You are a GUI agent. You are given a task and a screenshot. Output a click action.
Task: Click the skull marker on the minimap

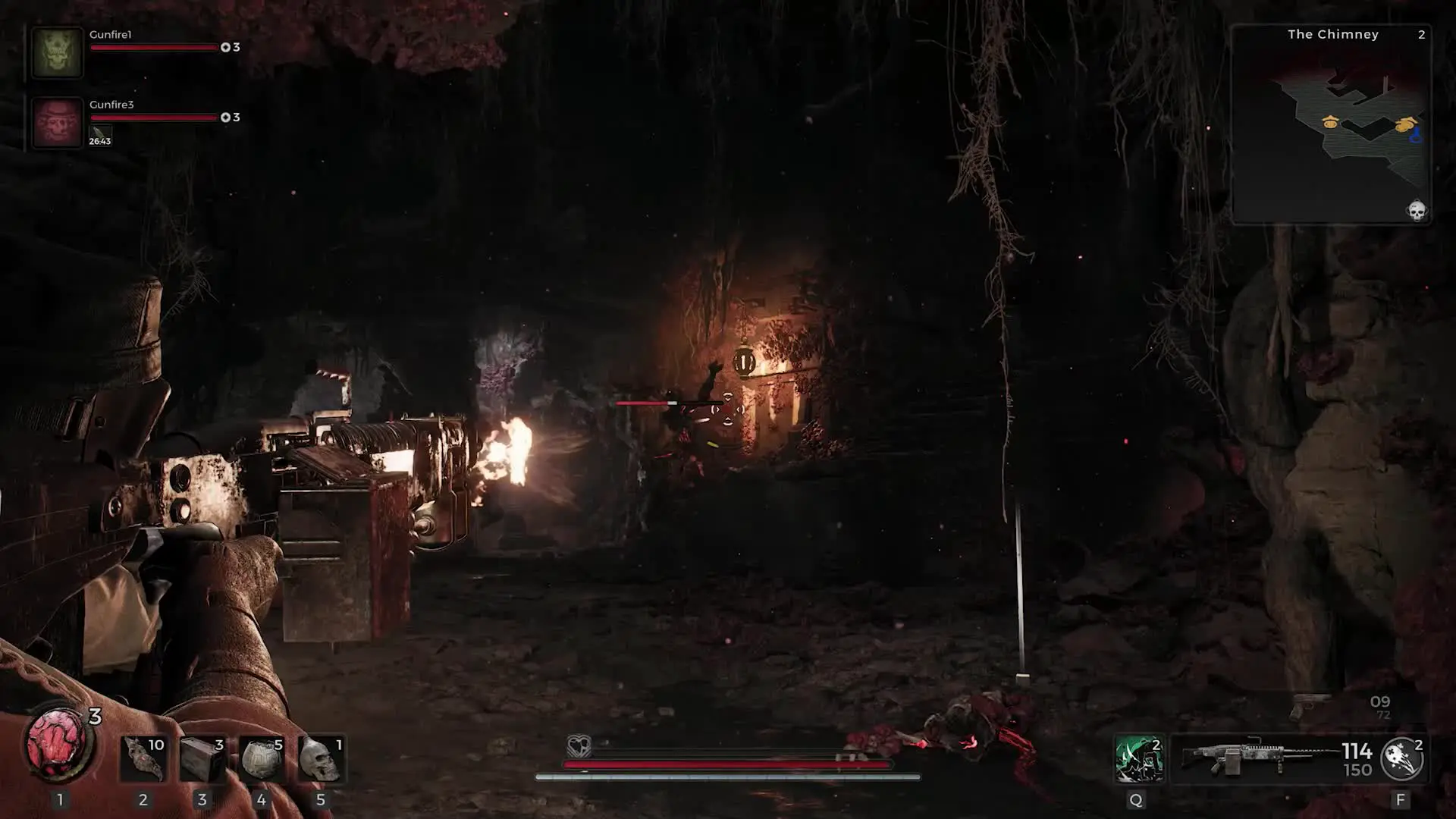[x=1416, y=210]
